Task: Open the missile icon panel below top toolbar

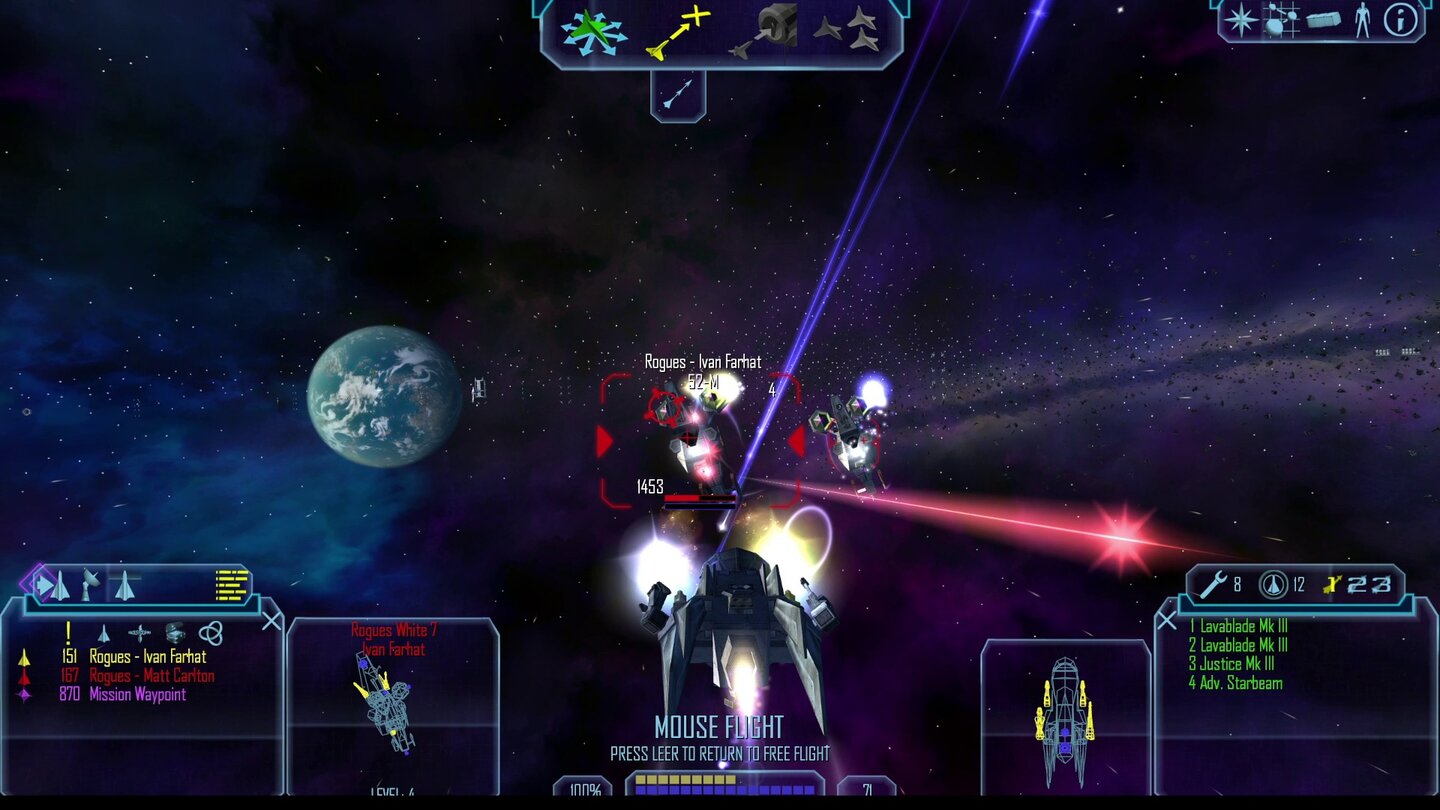Action: click(674, 92)
